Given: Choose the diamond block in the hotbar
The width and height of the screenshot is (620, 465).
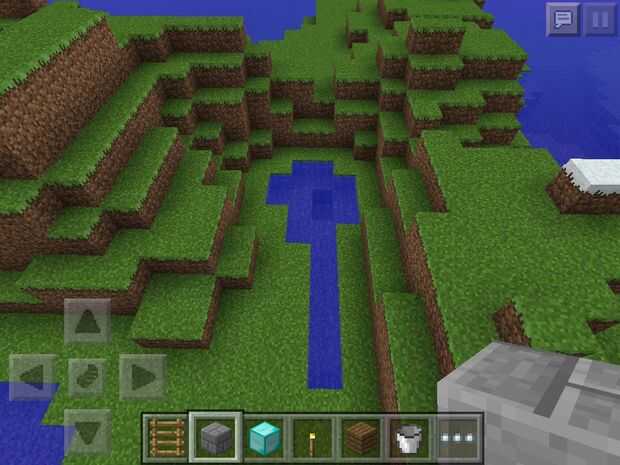Looking at the screenshot, I should [x=264, y=437].
